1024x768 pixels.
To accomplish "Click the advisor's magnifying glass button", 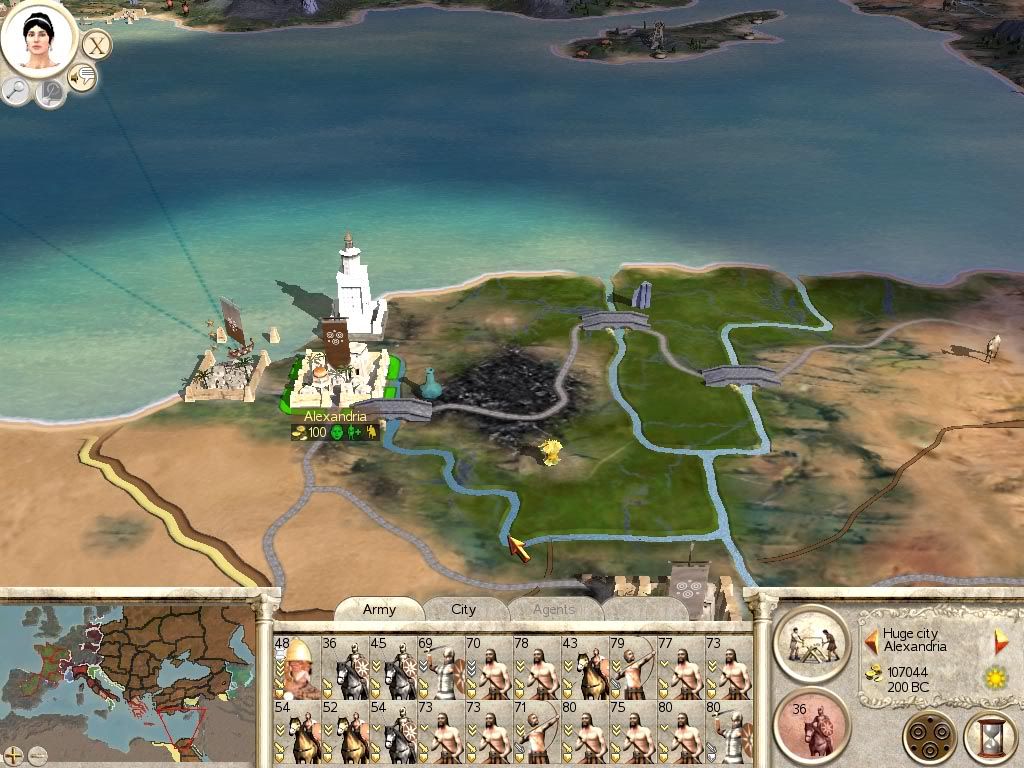I will [17, 91].
